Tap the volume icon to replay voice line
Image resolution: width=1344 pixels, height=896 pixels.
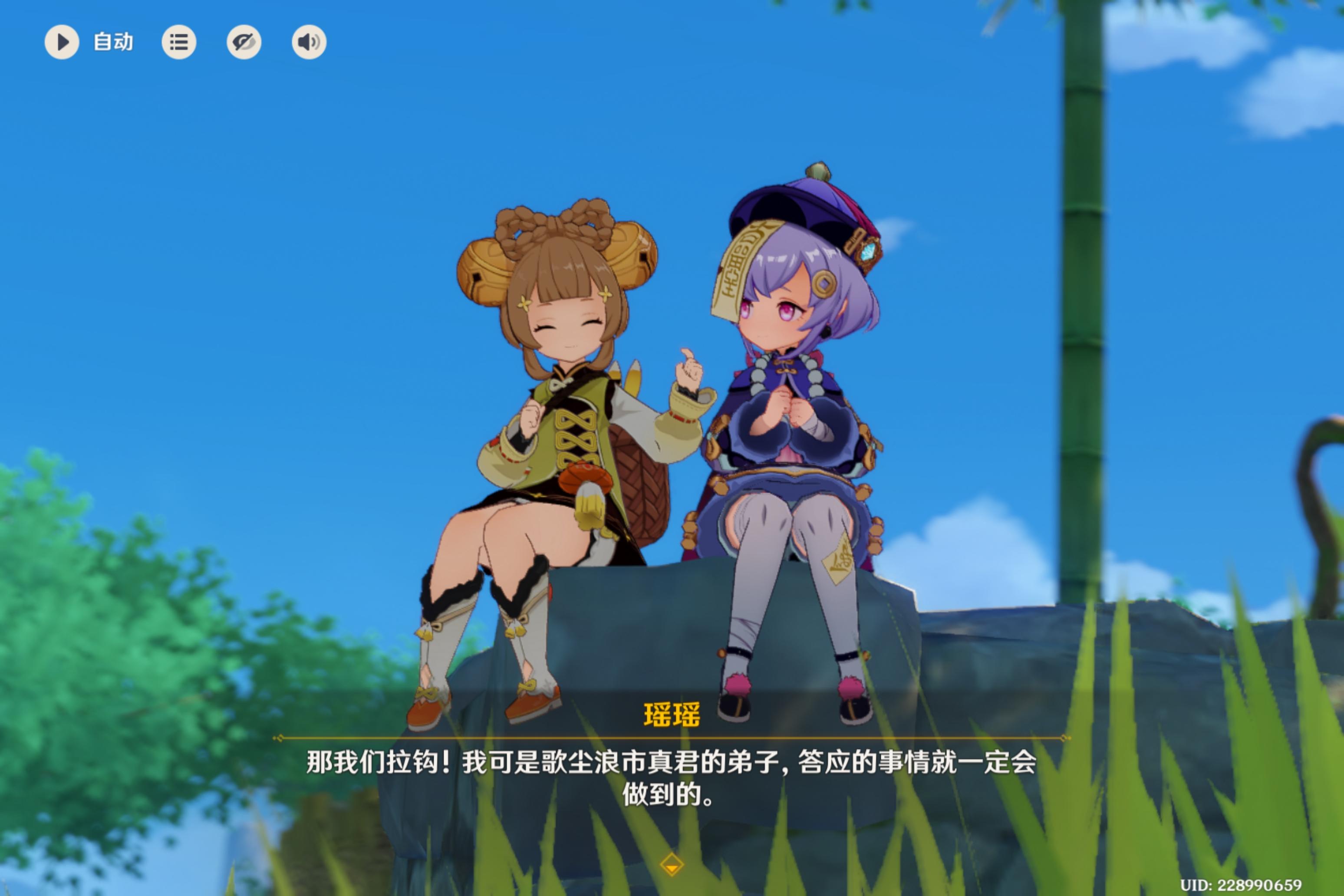[x=308, y=42]
